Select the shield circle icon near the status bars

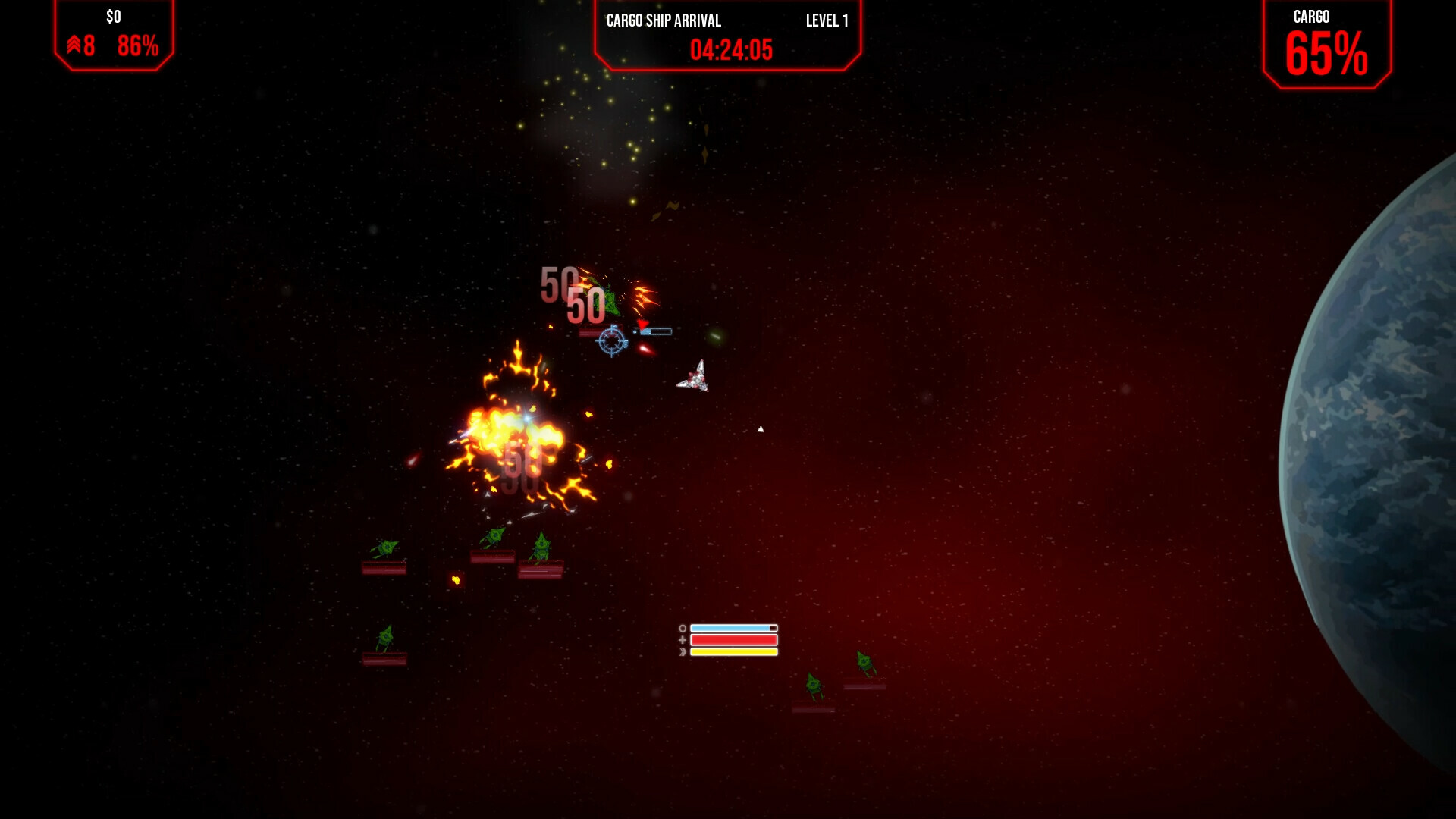tap(682, 628)
